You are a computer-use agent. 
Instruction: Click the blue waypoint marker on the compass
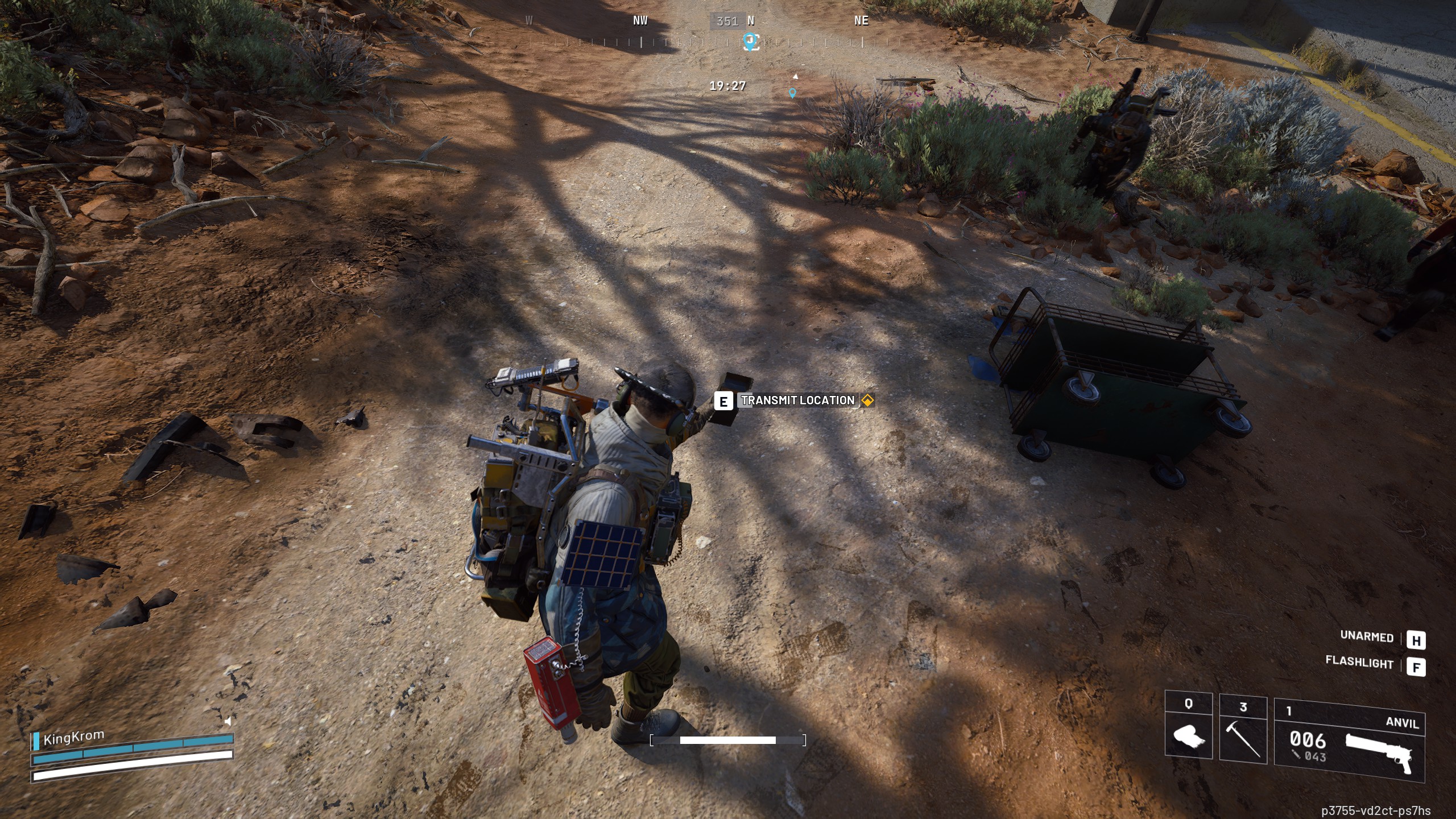750,40
